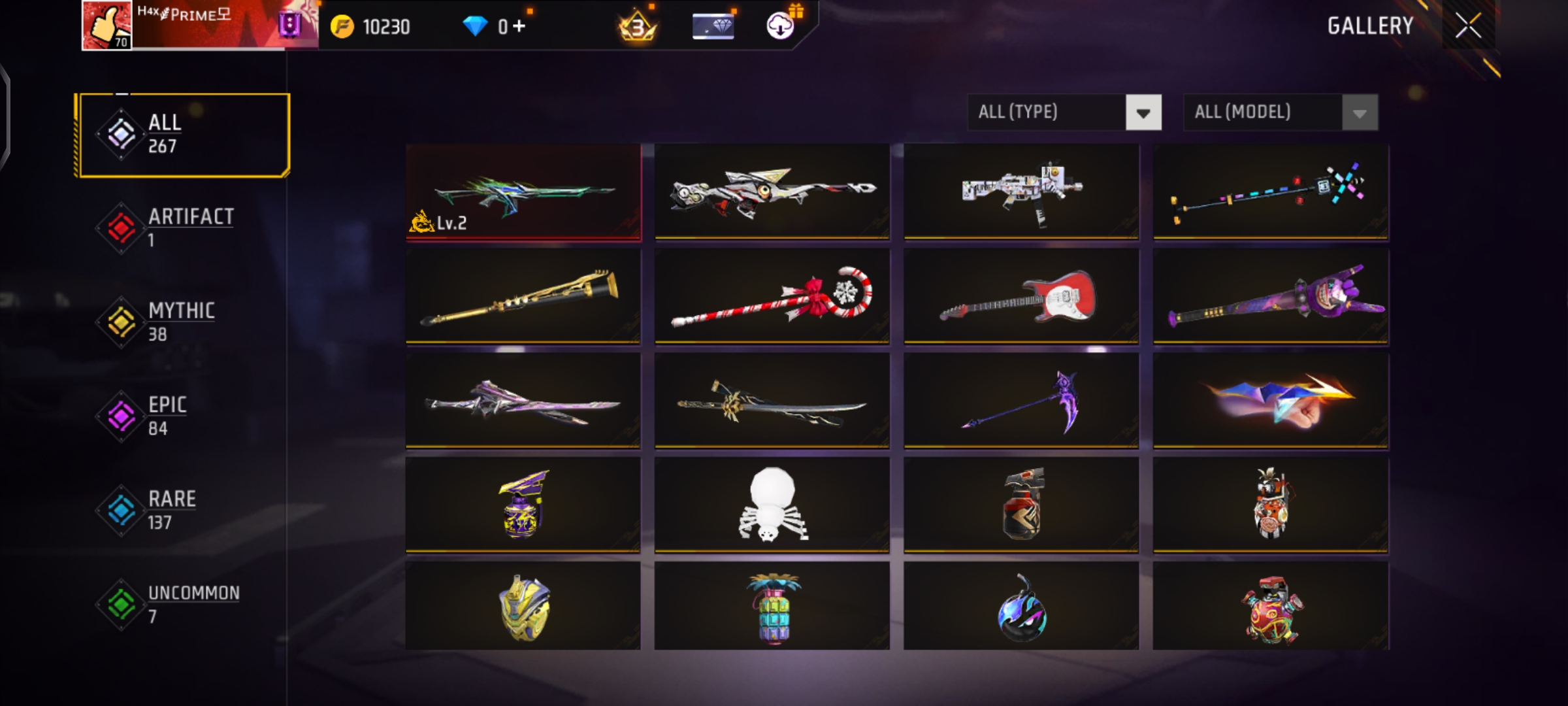Click the ARTIFACT rarity diamond icon
1568x706 pixels.
122,227
